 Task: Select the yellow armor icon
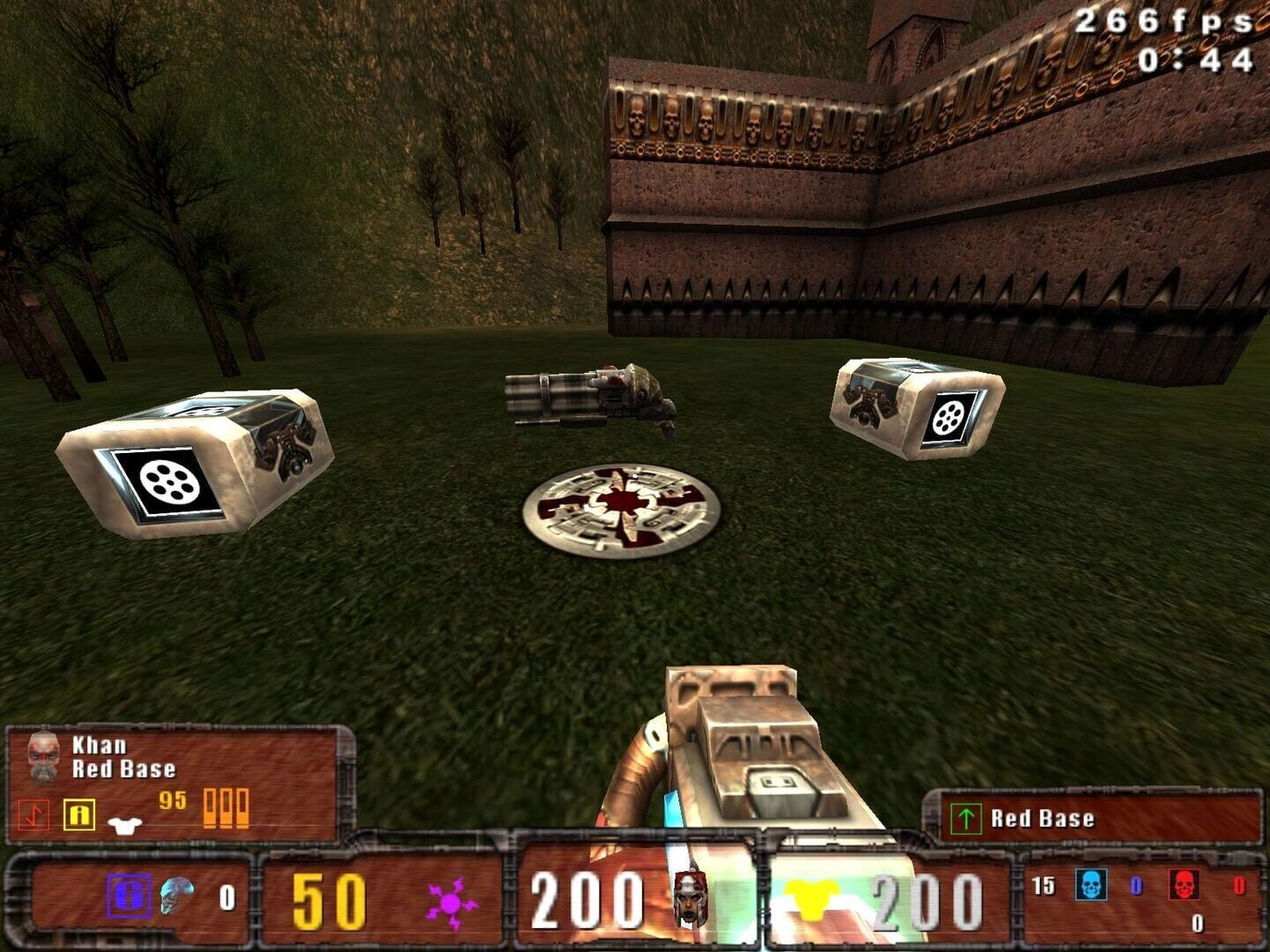click(x=811, y=900)
